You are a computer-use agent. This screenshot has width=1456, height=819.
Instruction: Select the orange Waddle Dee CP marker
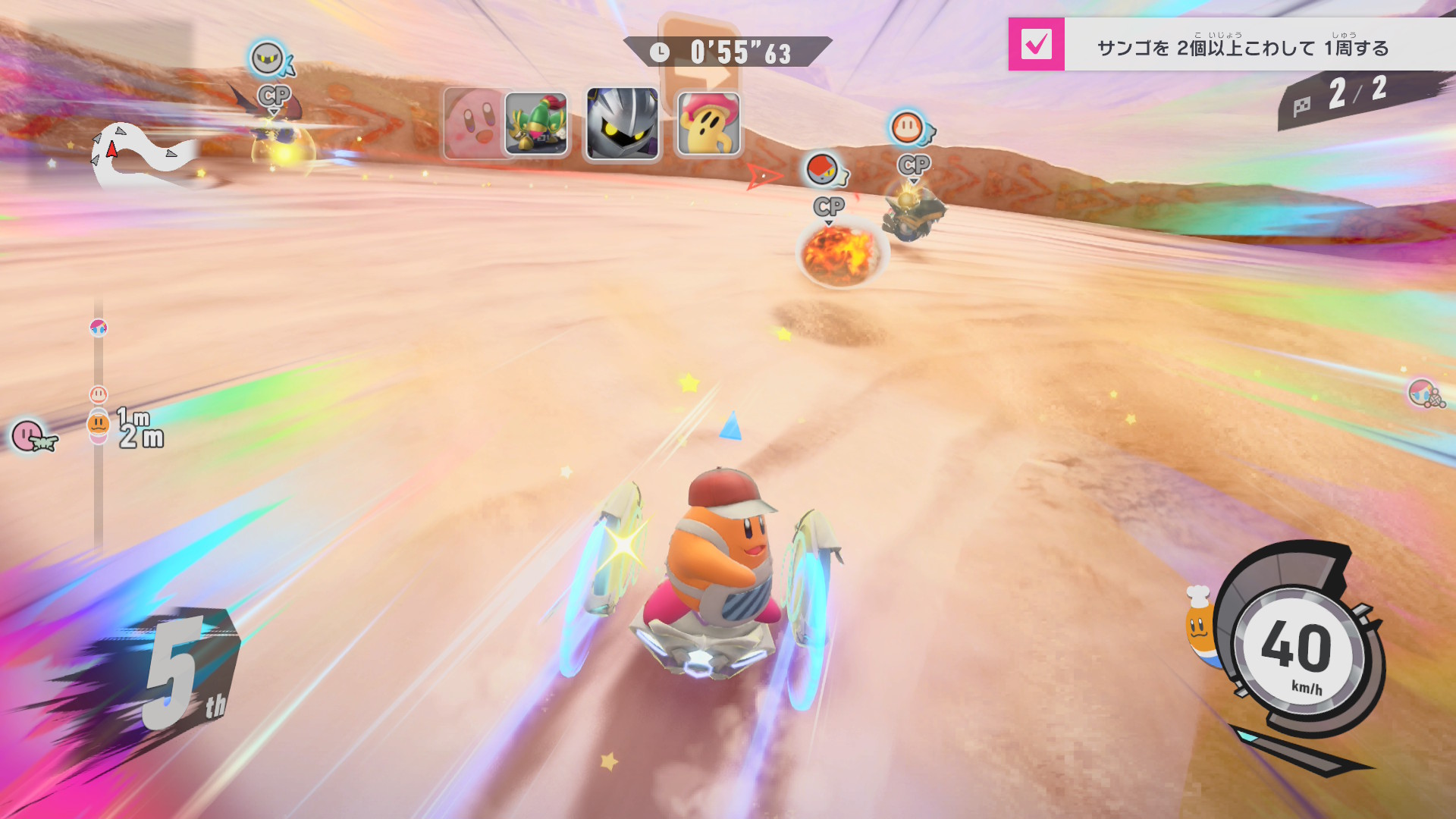click(908, 127)
